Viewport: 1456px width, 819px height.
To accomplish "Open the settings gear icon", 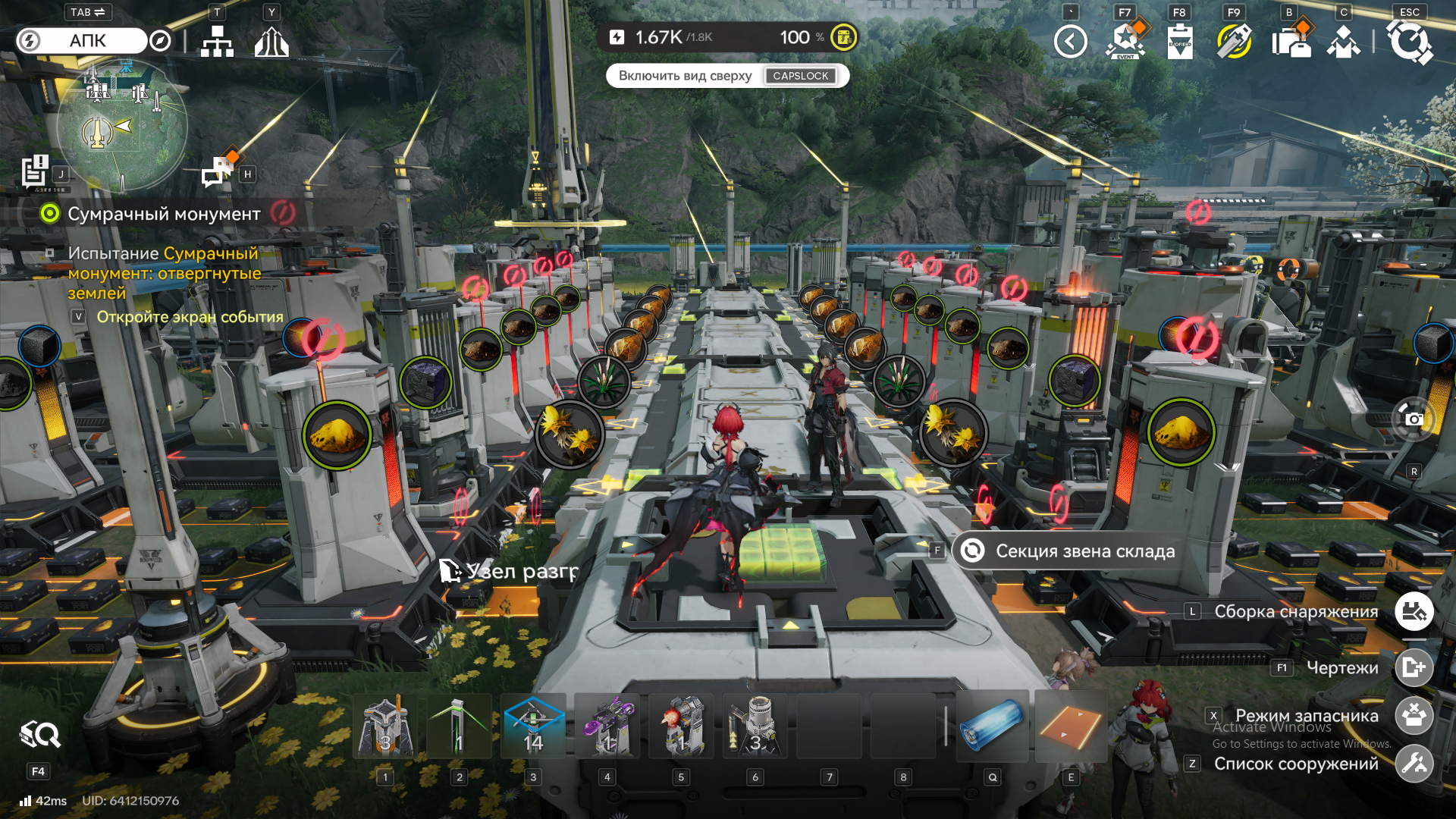I will pos(1409,42).
